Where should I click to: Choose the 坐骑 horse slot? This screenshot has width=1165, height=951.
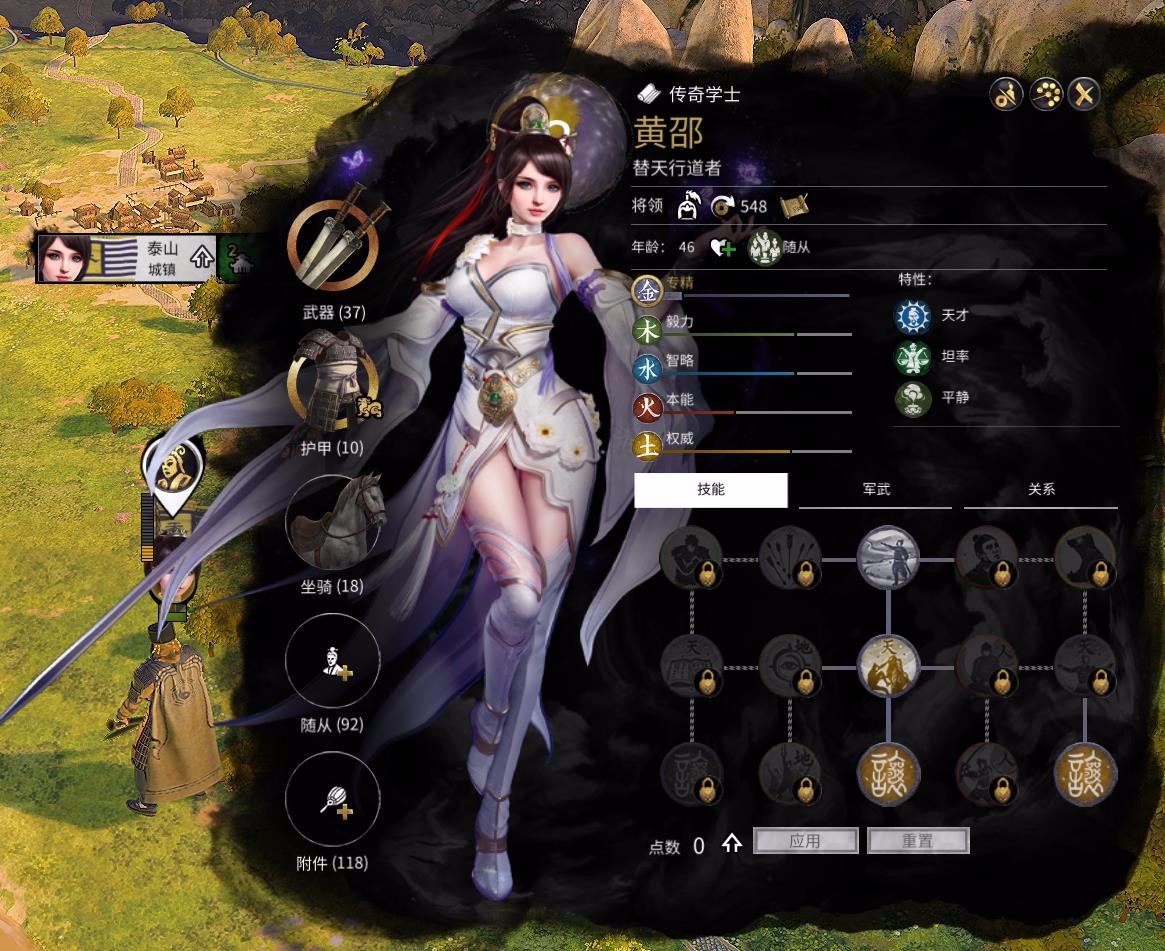(x=333, y=522)
